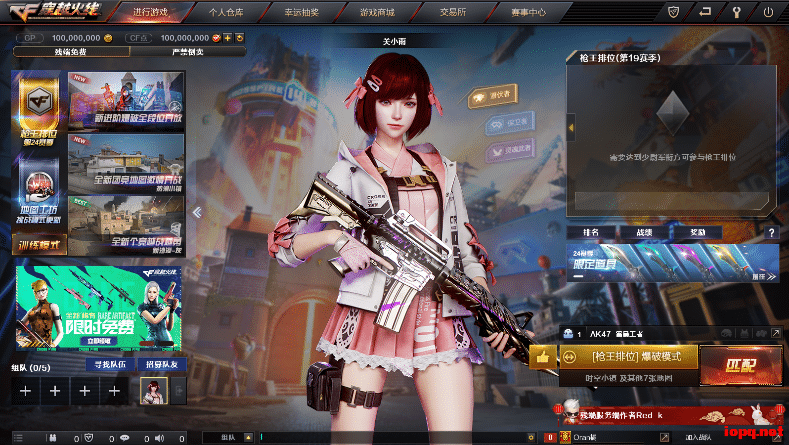
Task: Open settings via the wrench icon
Action: click(x=738, y=12)
